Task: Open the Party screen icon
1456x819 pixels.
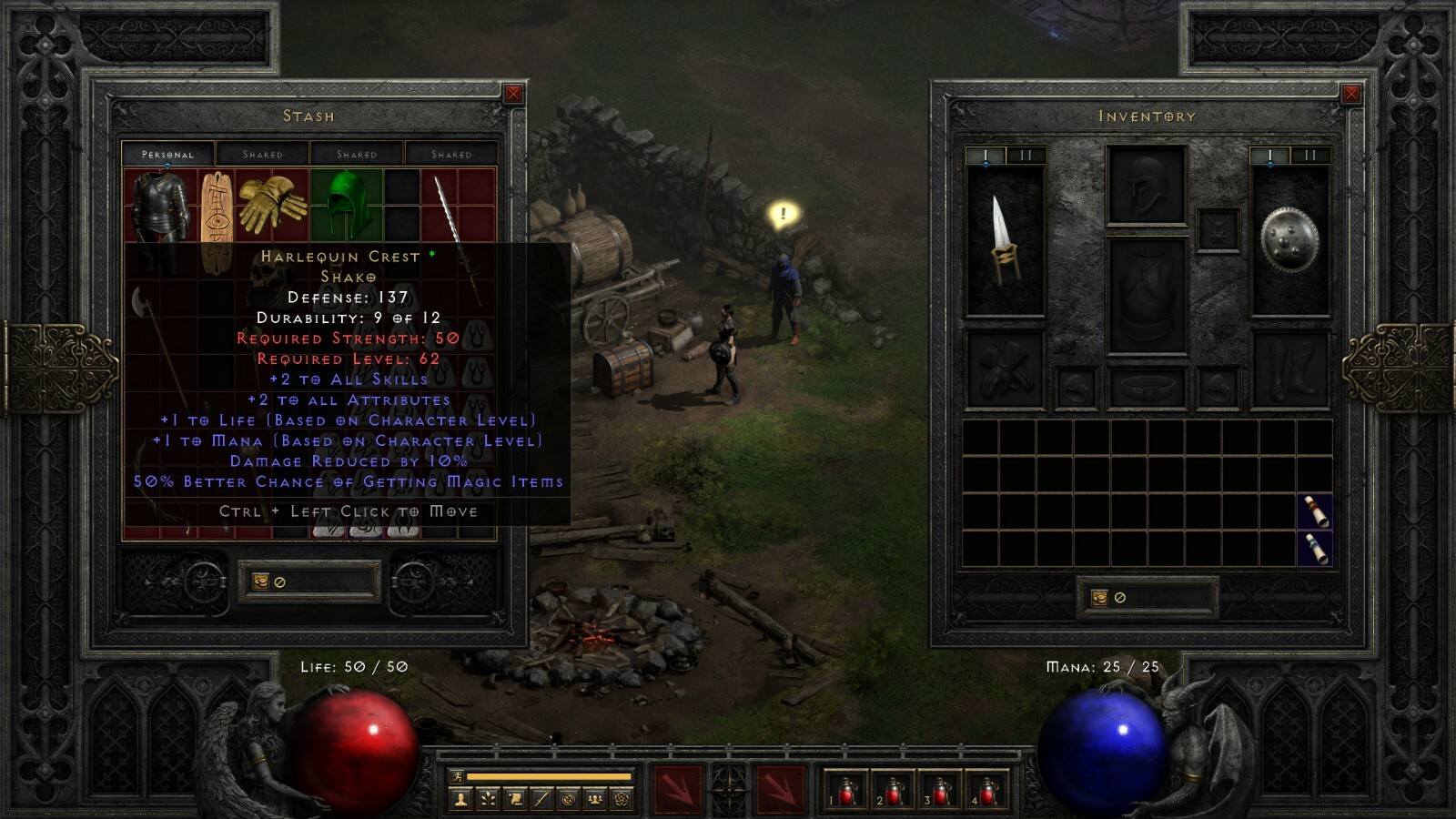Action: point(594,798)
